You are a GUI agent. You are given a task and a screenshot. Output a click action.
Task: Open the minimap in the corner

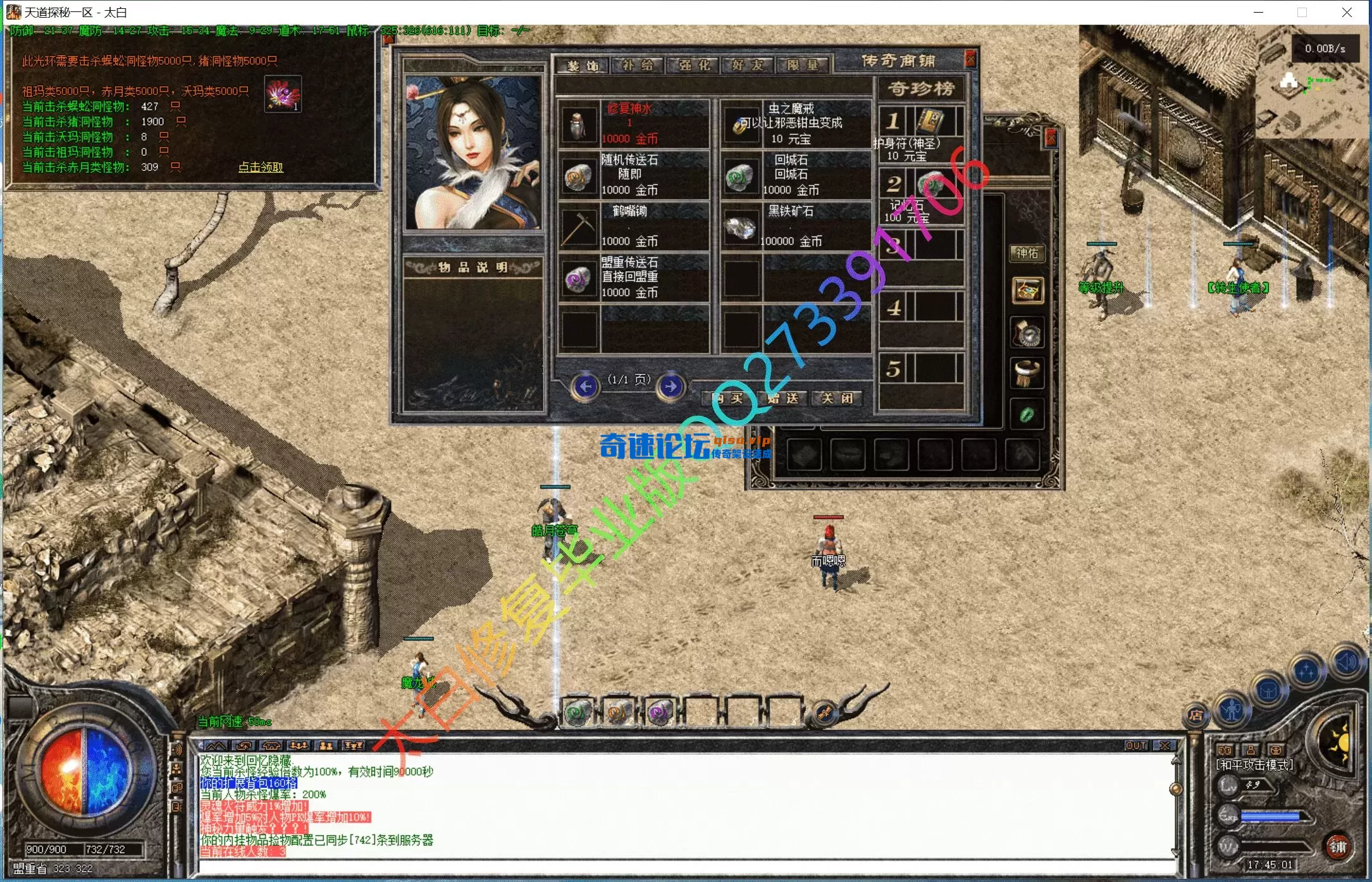click(x=1309, y=95)
